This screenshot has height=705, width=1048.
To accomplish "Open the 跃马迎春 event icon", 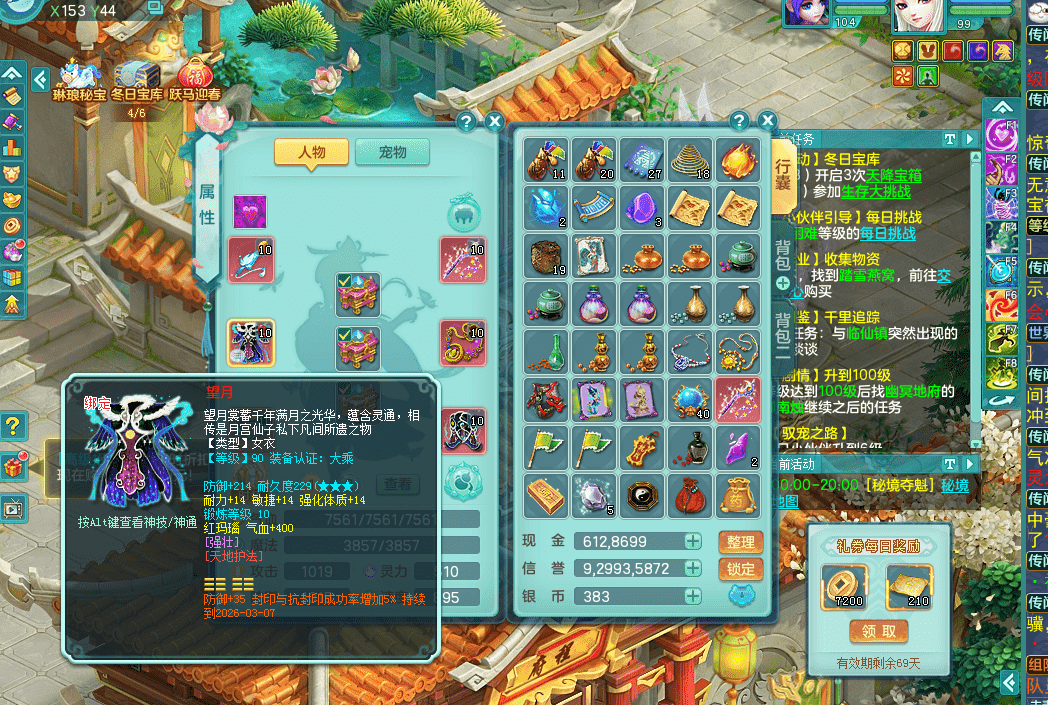I will tap(195, 80).
